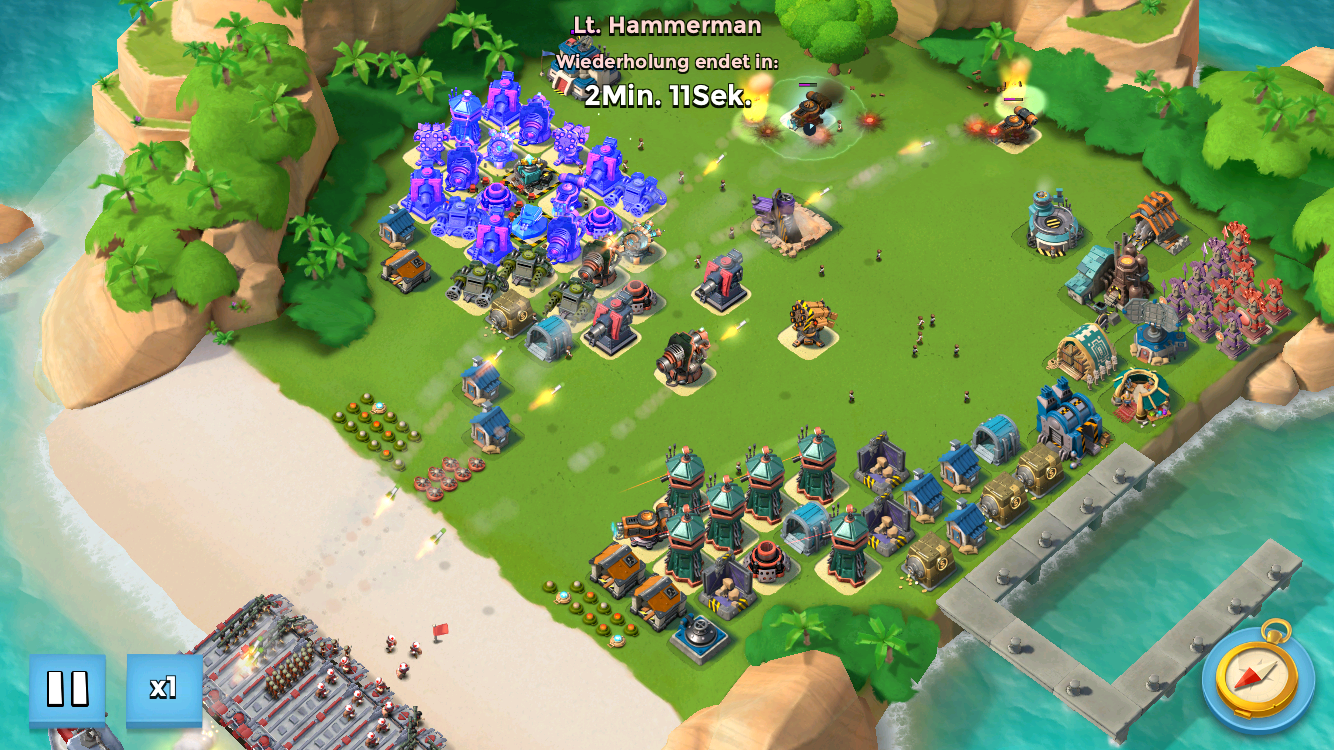Change the x1 replay speed
The image size is (1334, 750).
tap(164, 688)
